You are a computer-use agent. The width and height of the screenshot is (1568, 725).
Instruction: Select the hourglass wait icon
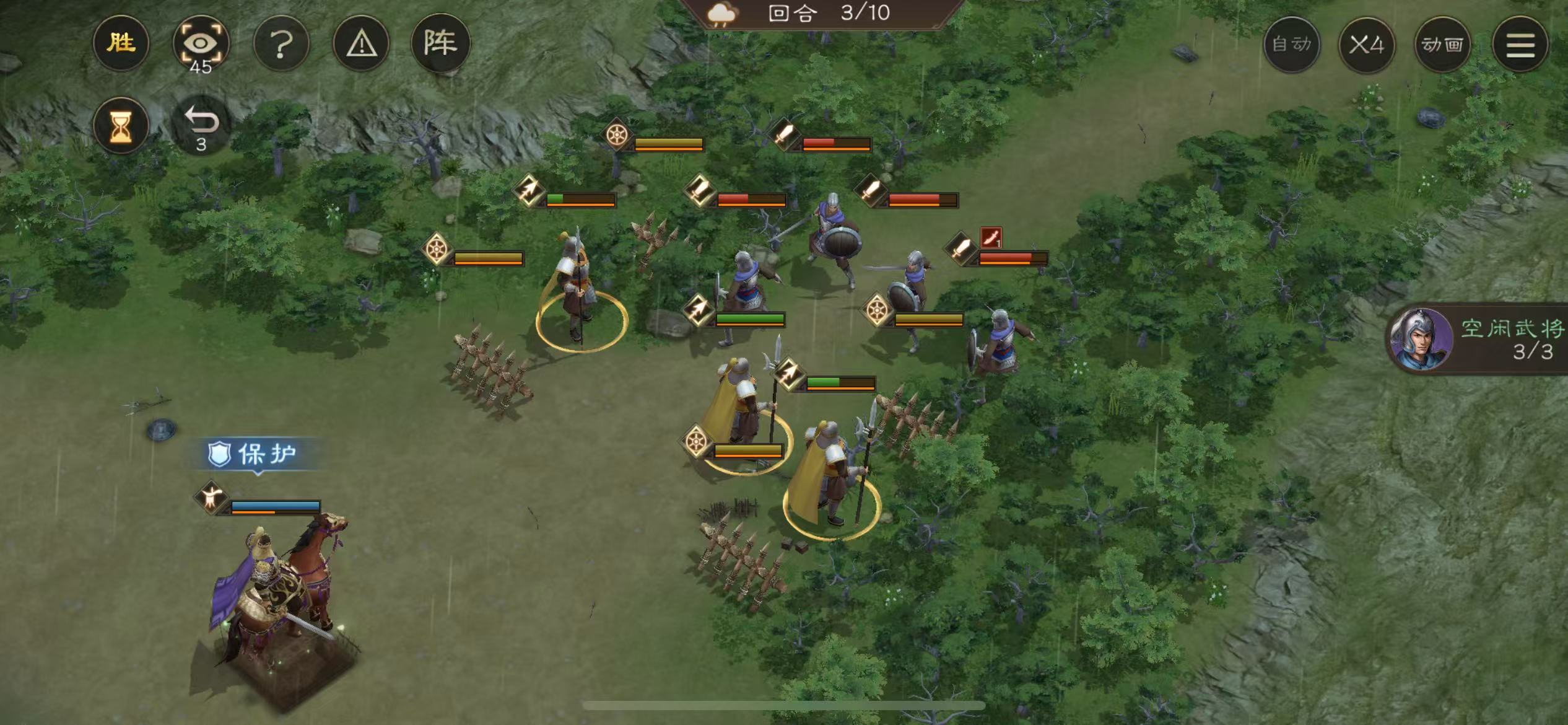coord(121,125)
